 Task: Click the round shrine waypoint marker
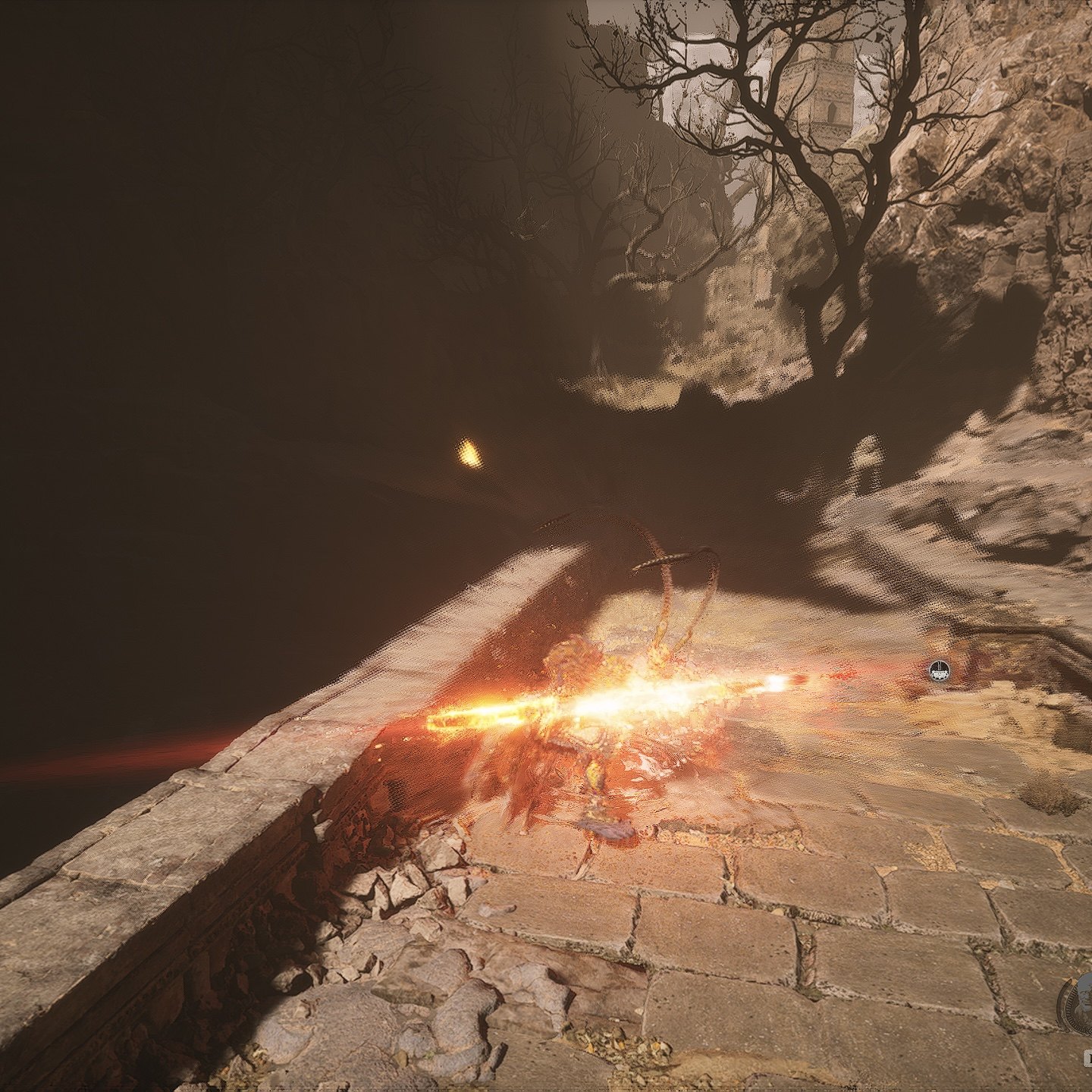click(x=940, y=670)
